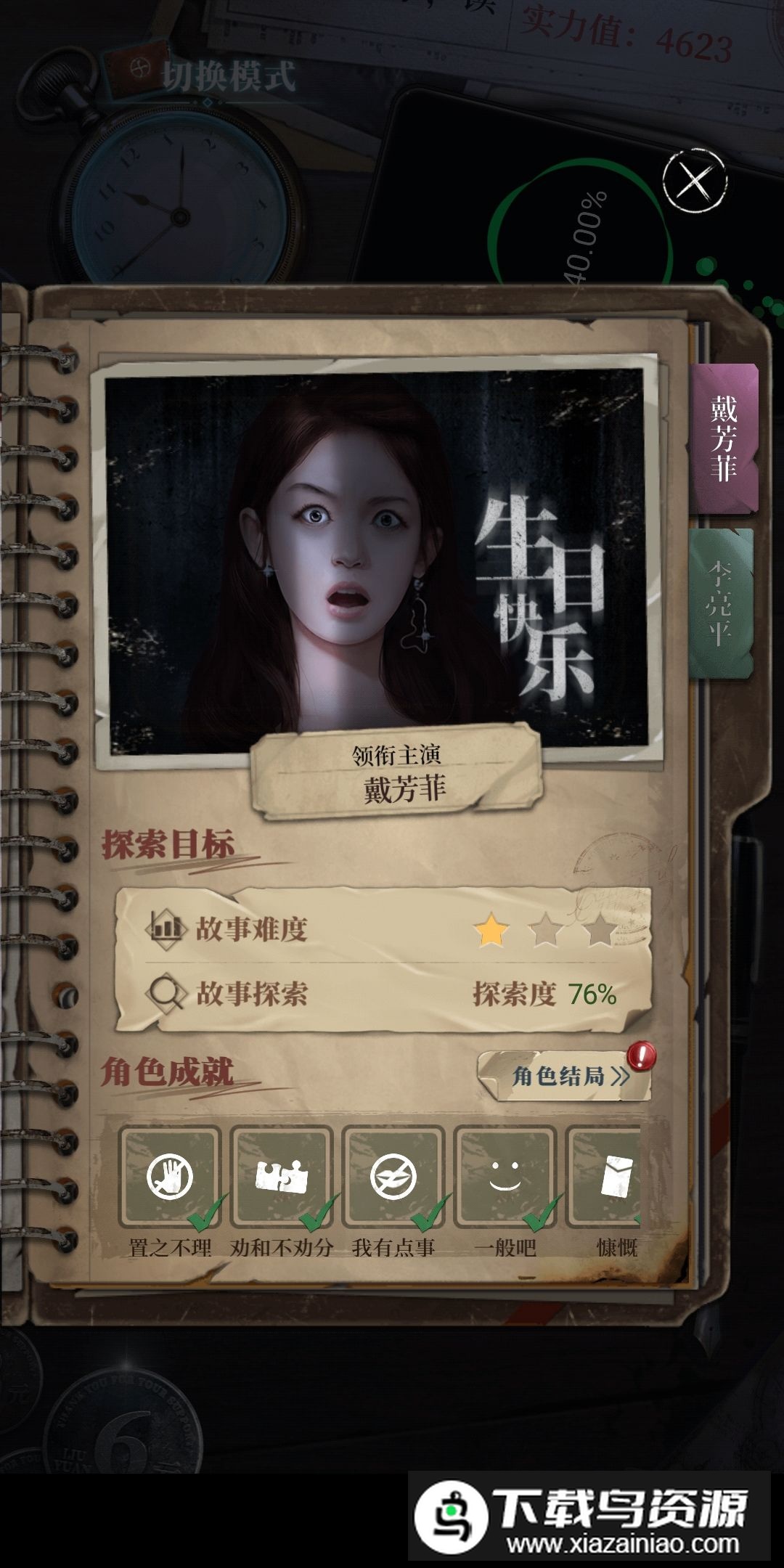Select the 劝和不劝分 puzzle achievement

pyautogui.click(x=282, y=1177)
